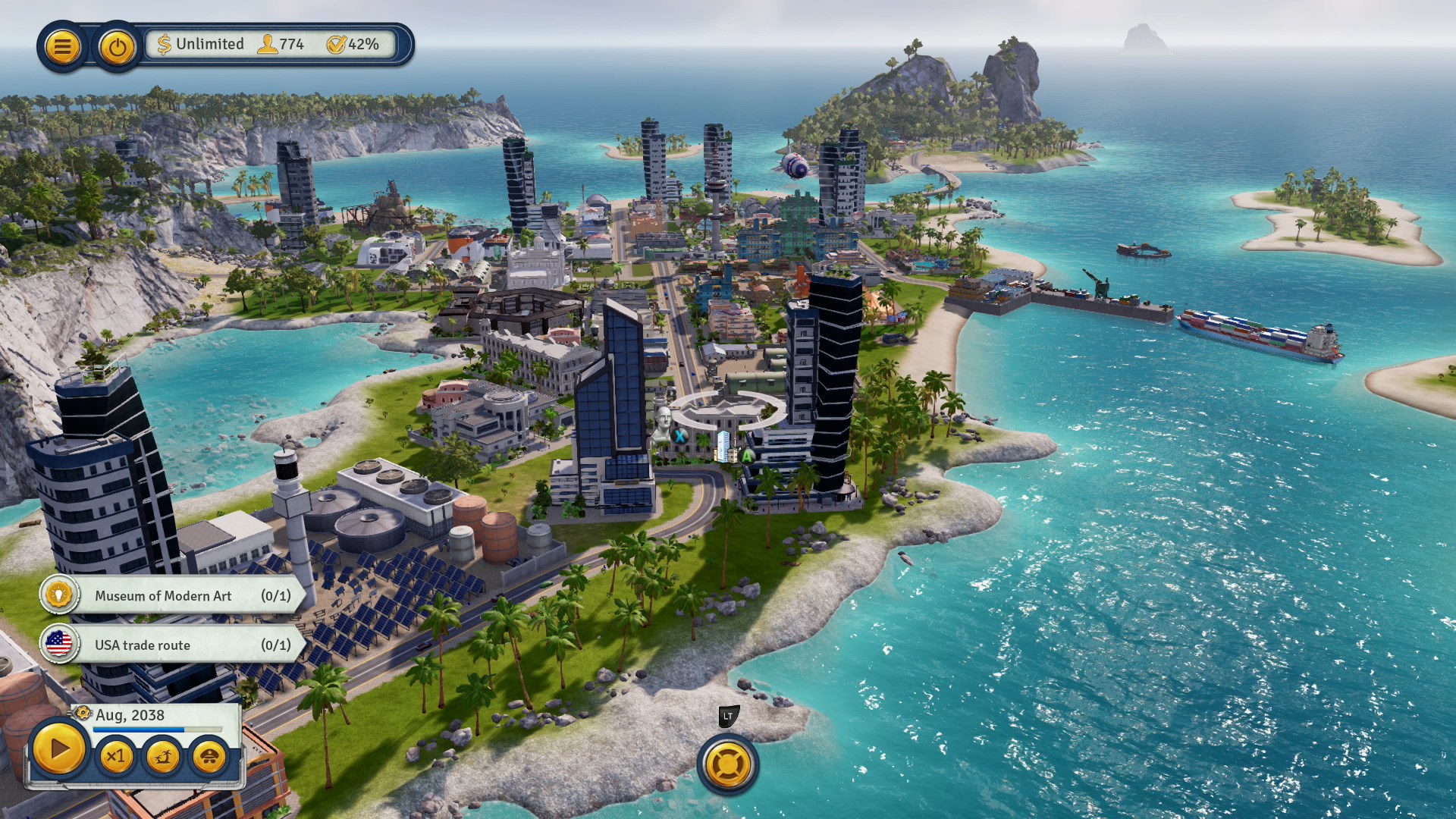Check the 42% approval rating
Image resolution: width=1456 pixels, height=819 pixels.
click(353, 44)
